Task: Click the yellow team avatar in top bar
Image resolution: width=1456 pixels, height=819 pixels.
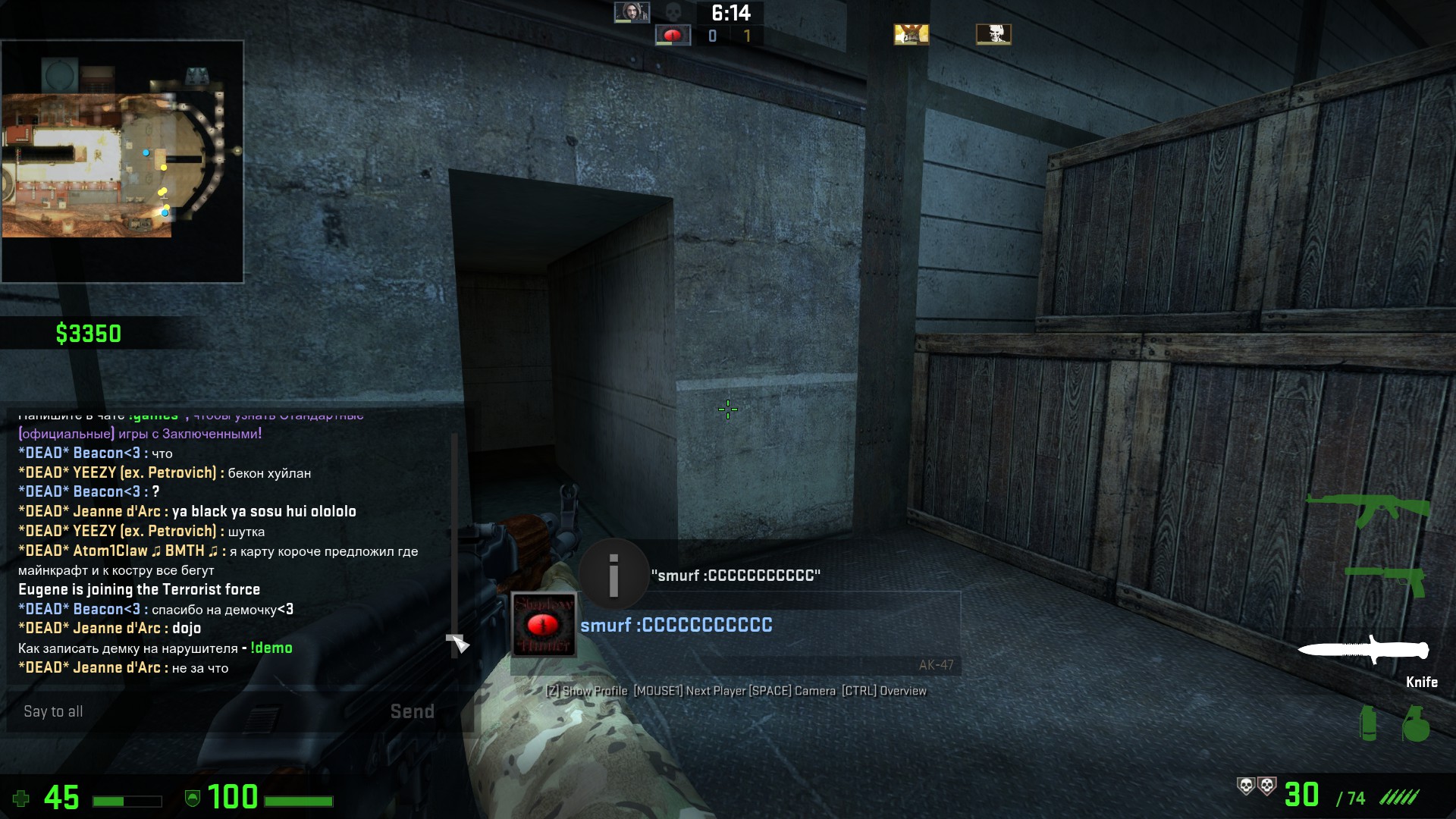Action: [911, 34]
